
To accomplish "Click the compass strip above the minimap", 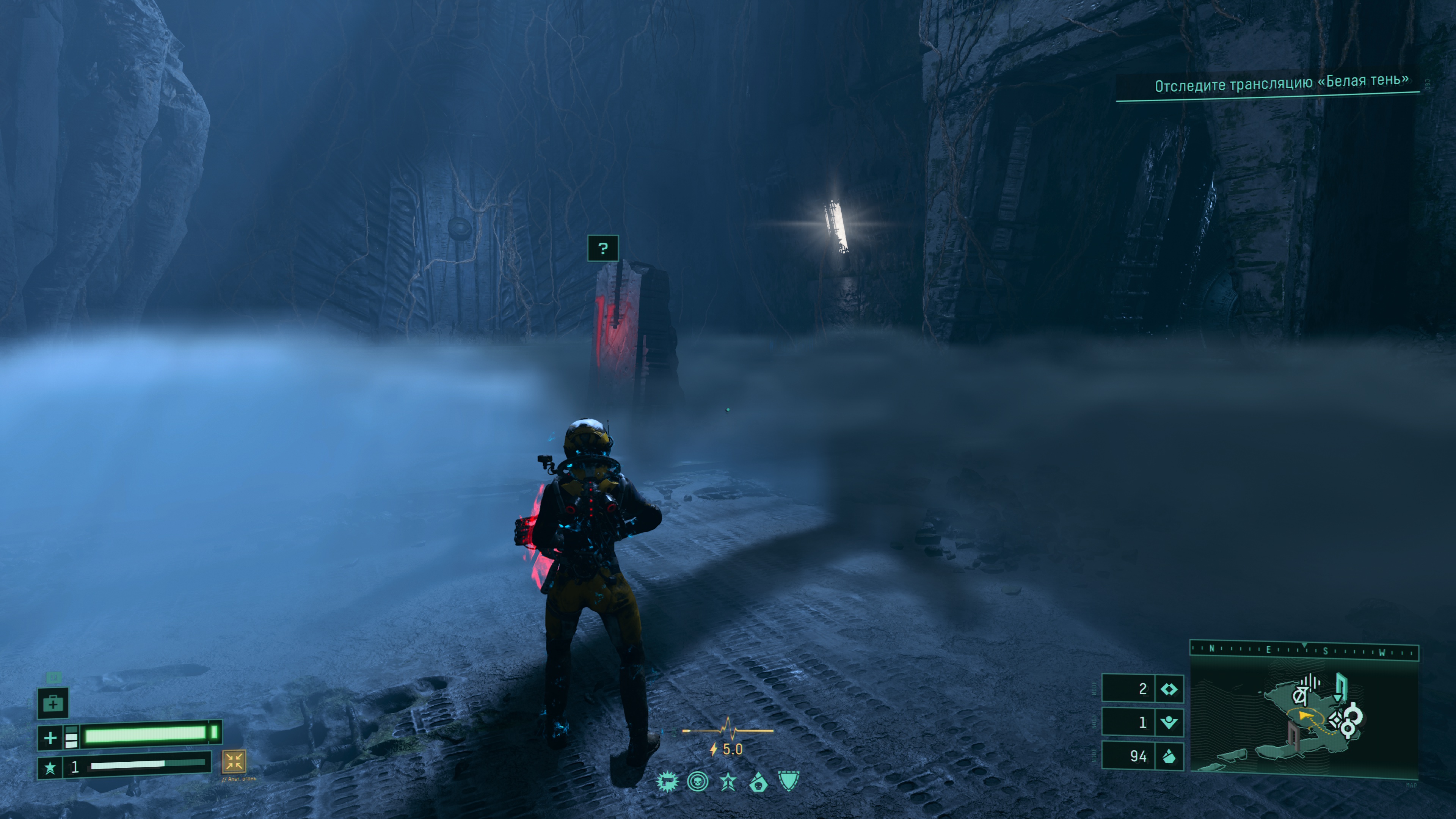I will (1304, 650).
